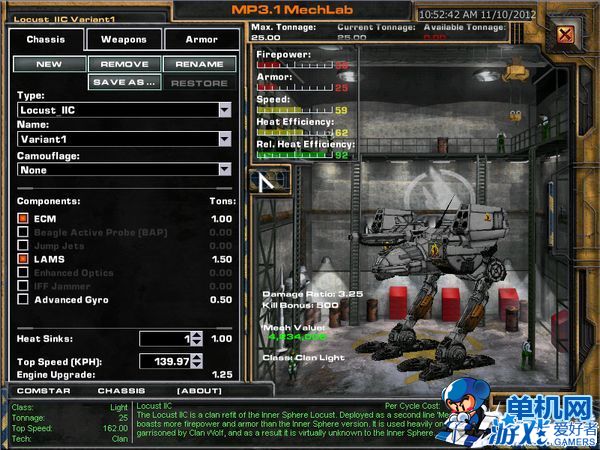Switch to the Weapons tab
This screenshot has width=600, height=450.
coord(123,40)
